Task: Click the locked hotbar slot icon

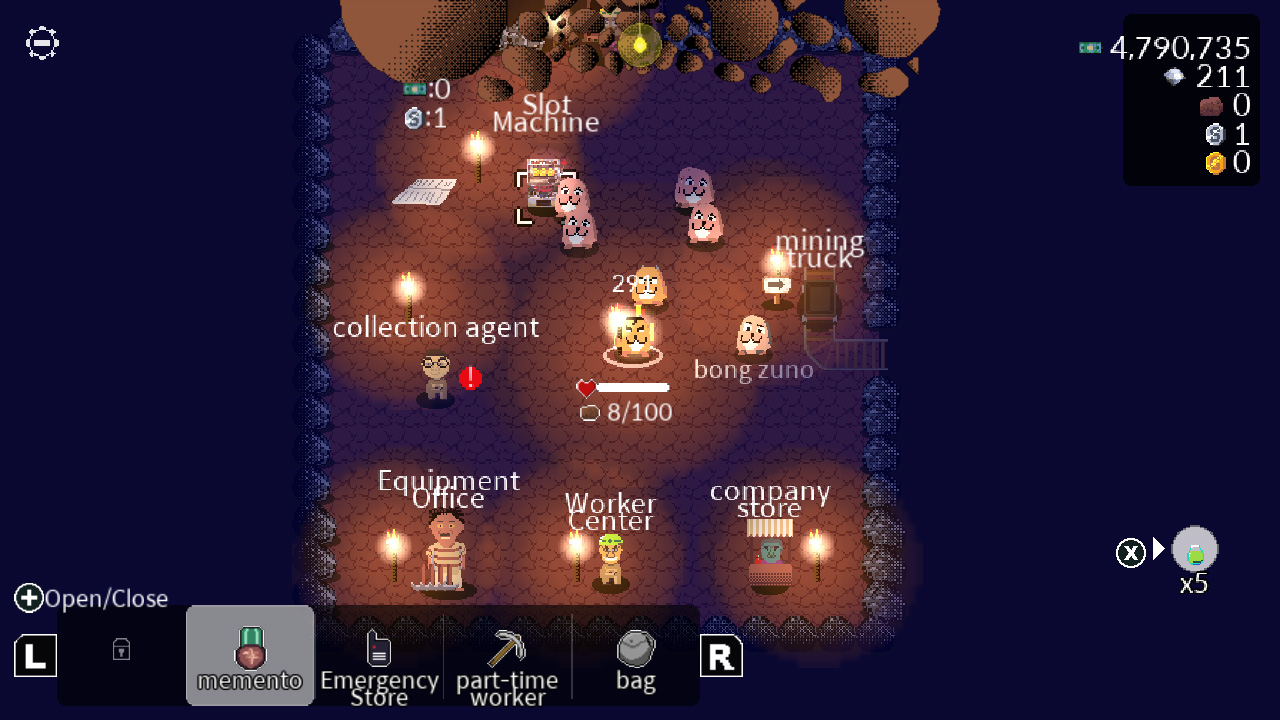Action: (x=120, y=650)
